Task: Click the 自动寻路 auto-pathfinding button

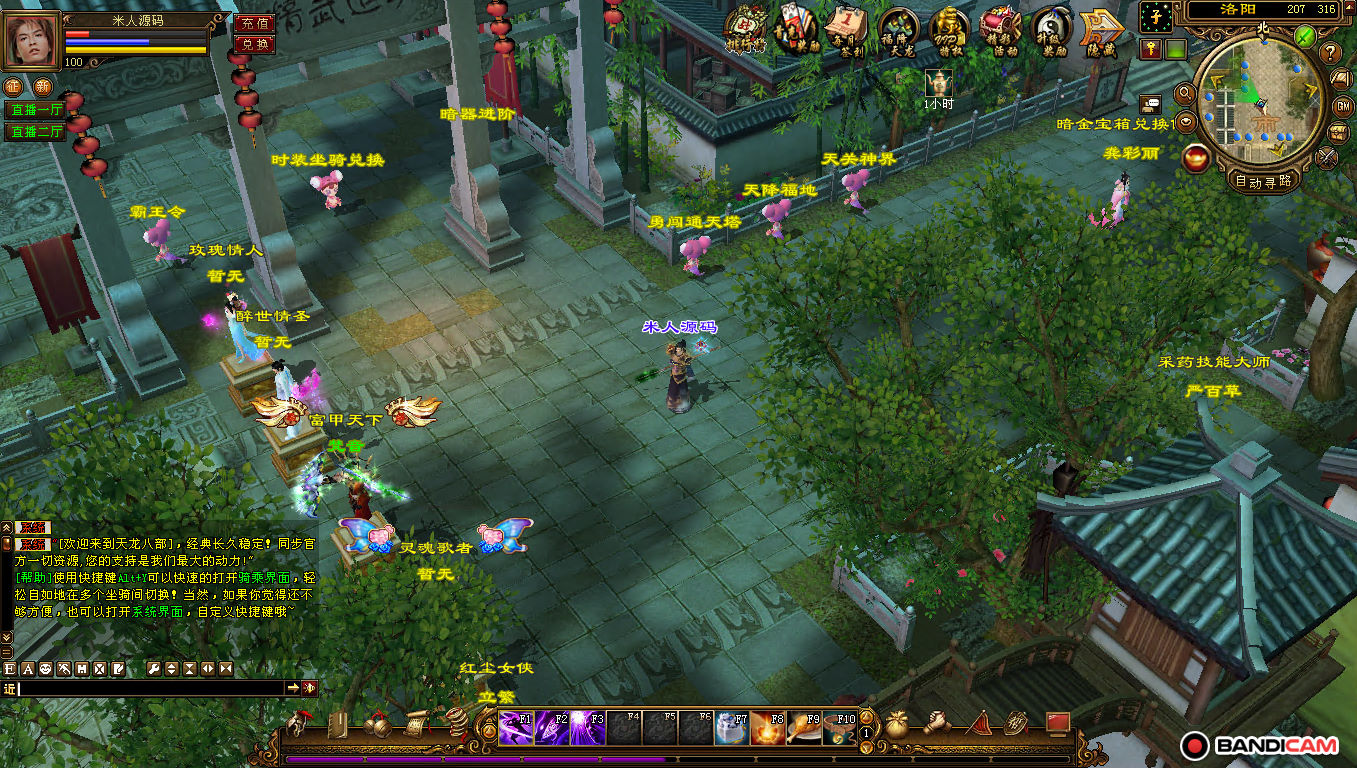Action: coord(1264,181)
